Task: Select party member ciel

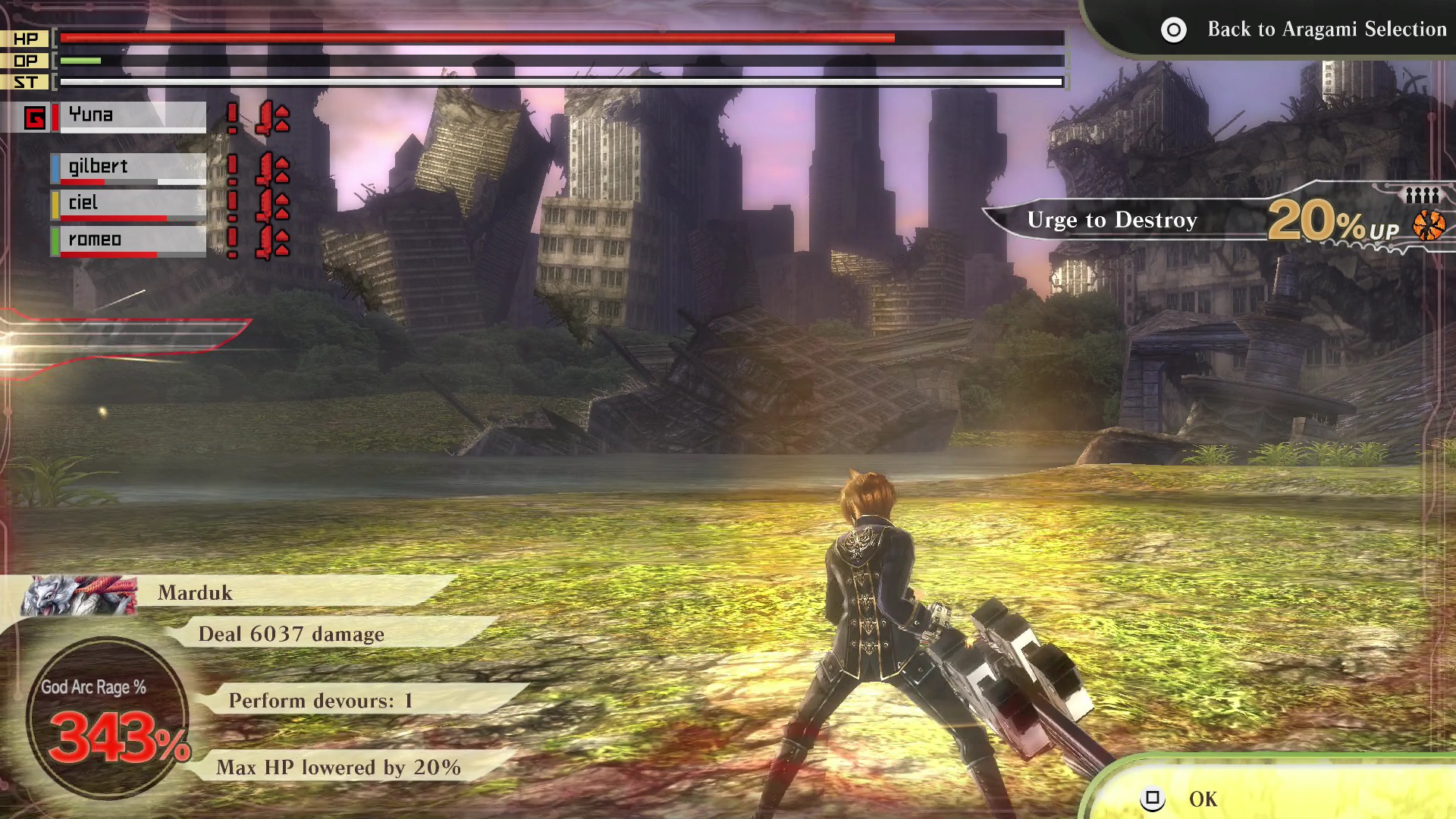Action: tap(130, 204)
